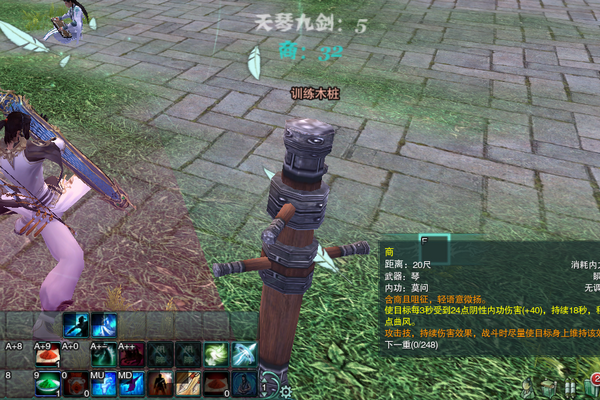600x400 pixels.
Task: Cast the green swirl skill
Action: pyautogui.click(x=215, y=355)
